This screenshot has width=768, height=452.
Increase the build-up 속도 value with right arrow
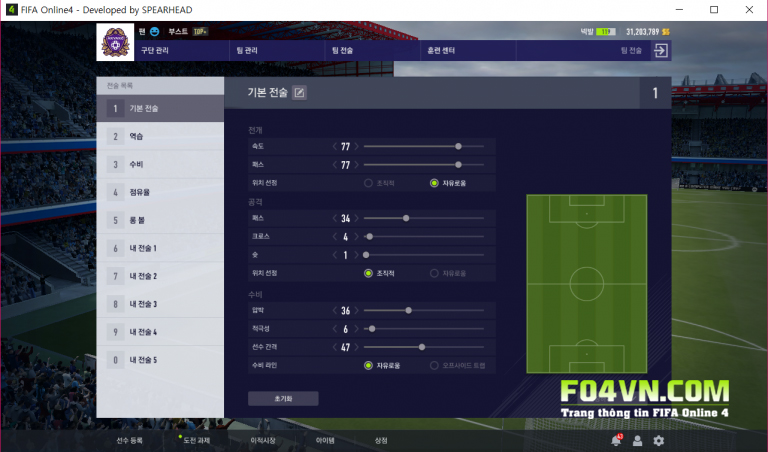356,147
